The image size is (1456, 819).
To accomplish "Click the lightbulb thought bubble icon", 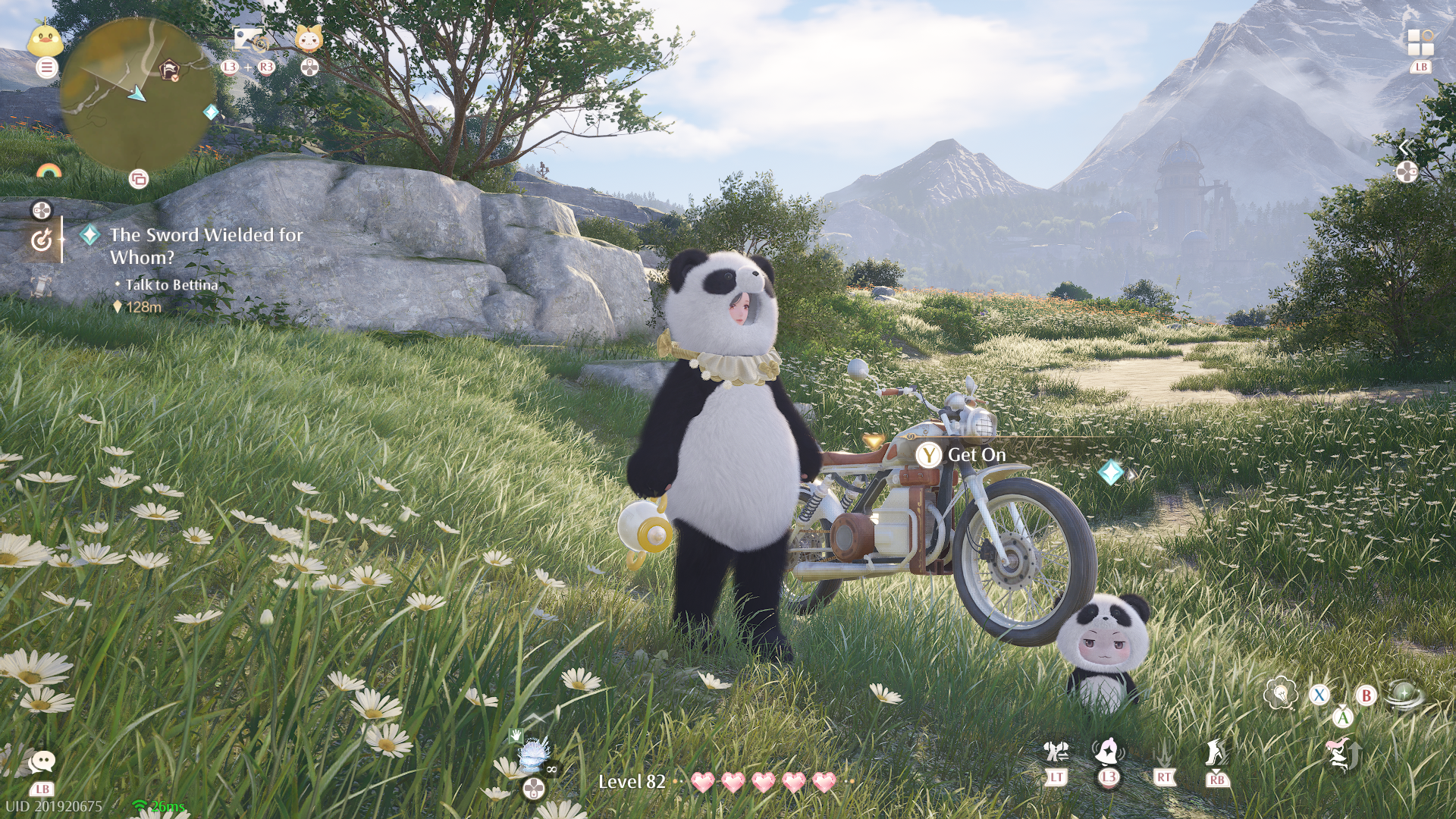I will pos(1280,693).
